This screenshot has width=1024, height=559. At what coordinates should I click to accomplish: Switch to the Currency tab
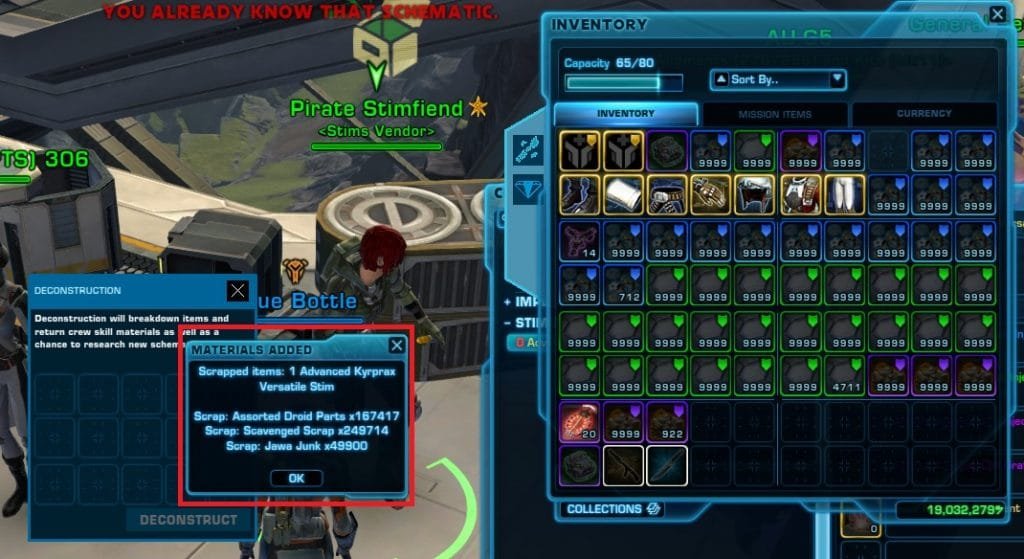(923, 114)
